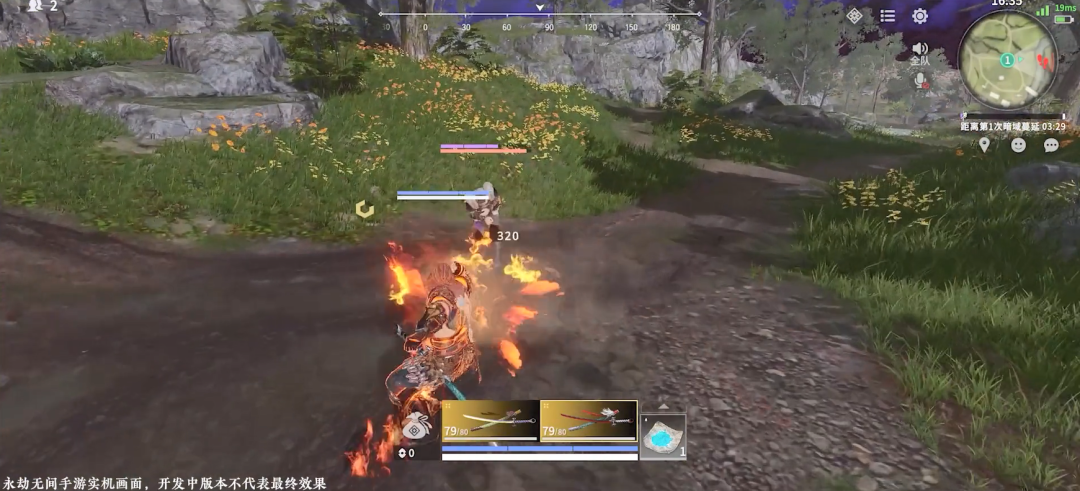This screenshot has height=491, width=1080.
Task: Open the list menu icon
Action: [887, 16]
